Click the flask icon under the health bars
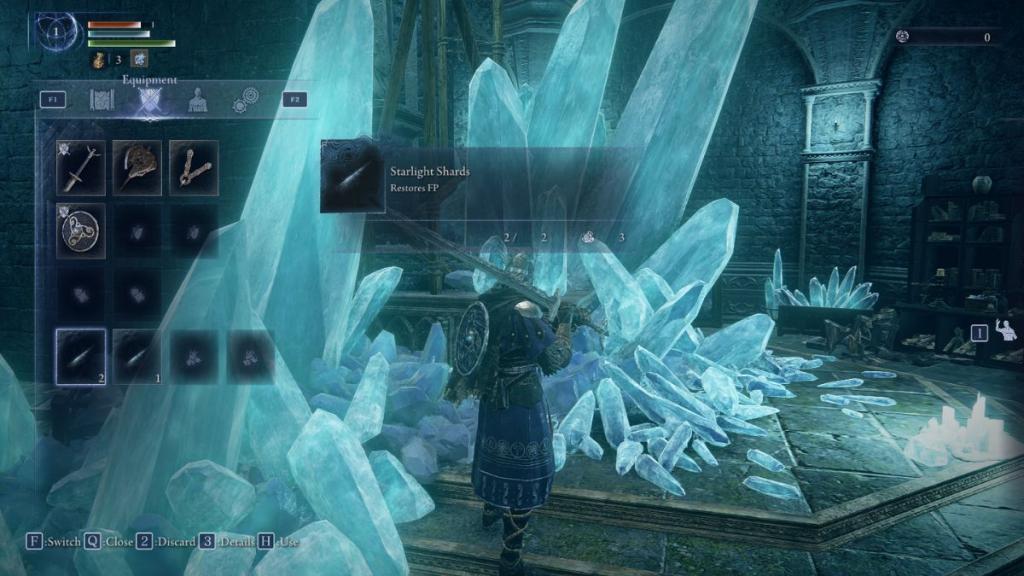1024x576 pixels. (101, 62)
